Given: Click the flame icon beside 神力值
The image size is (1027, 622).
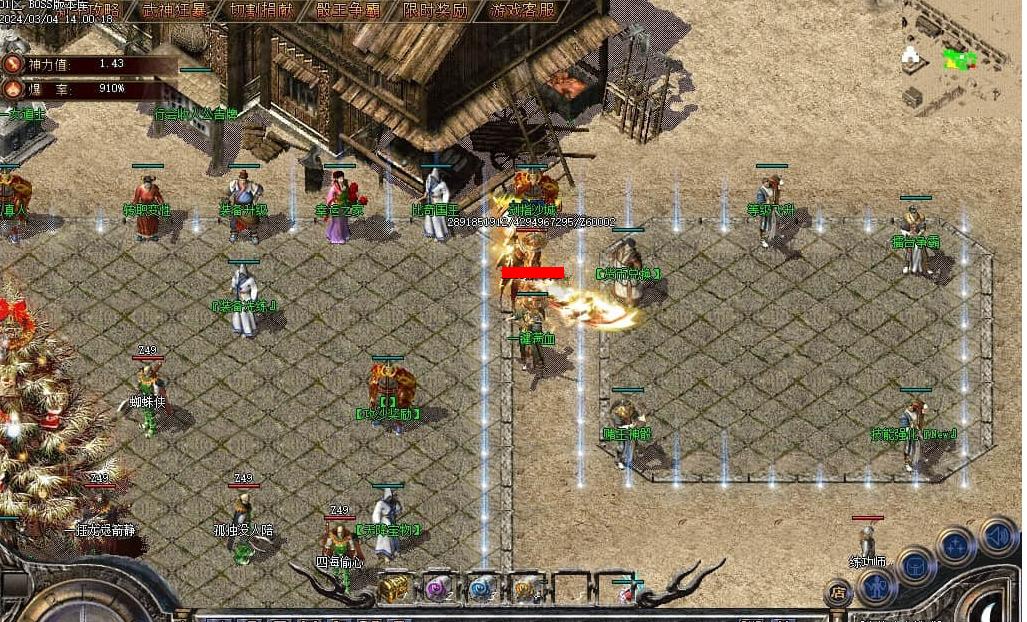Looking at the screenshot, I should pyautogui.click(x=13, y=64).
